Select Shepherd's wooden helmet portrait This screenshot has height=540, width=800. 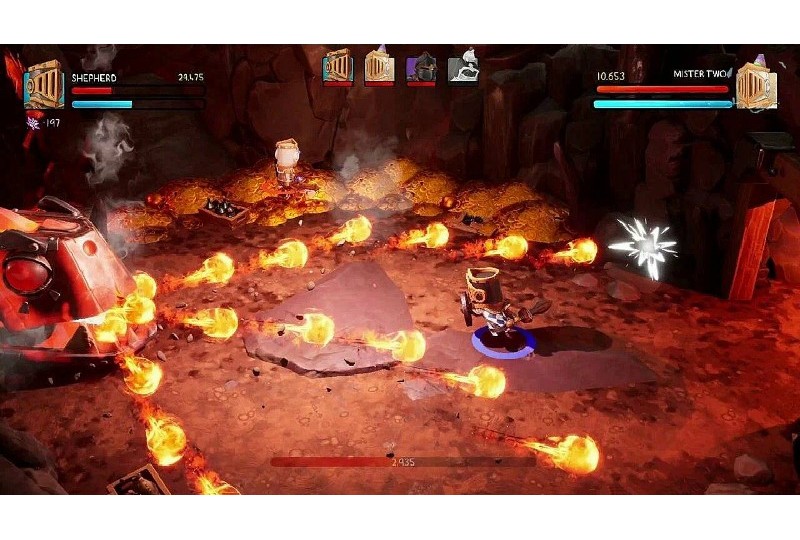(44, 86)
